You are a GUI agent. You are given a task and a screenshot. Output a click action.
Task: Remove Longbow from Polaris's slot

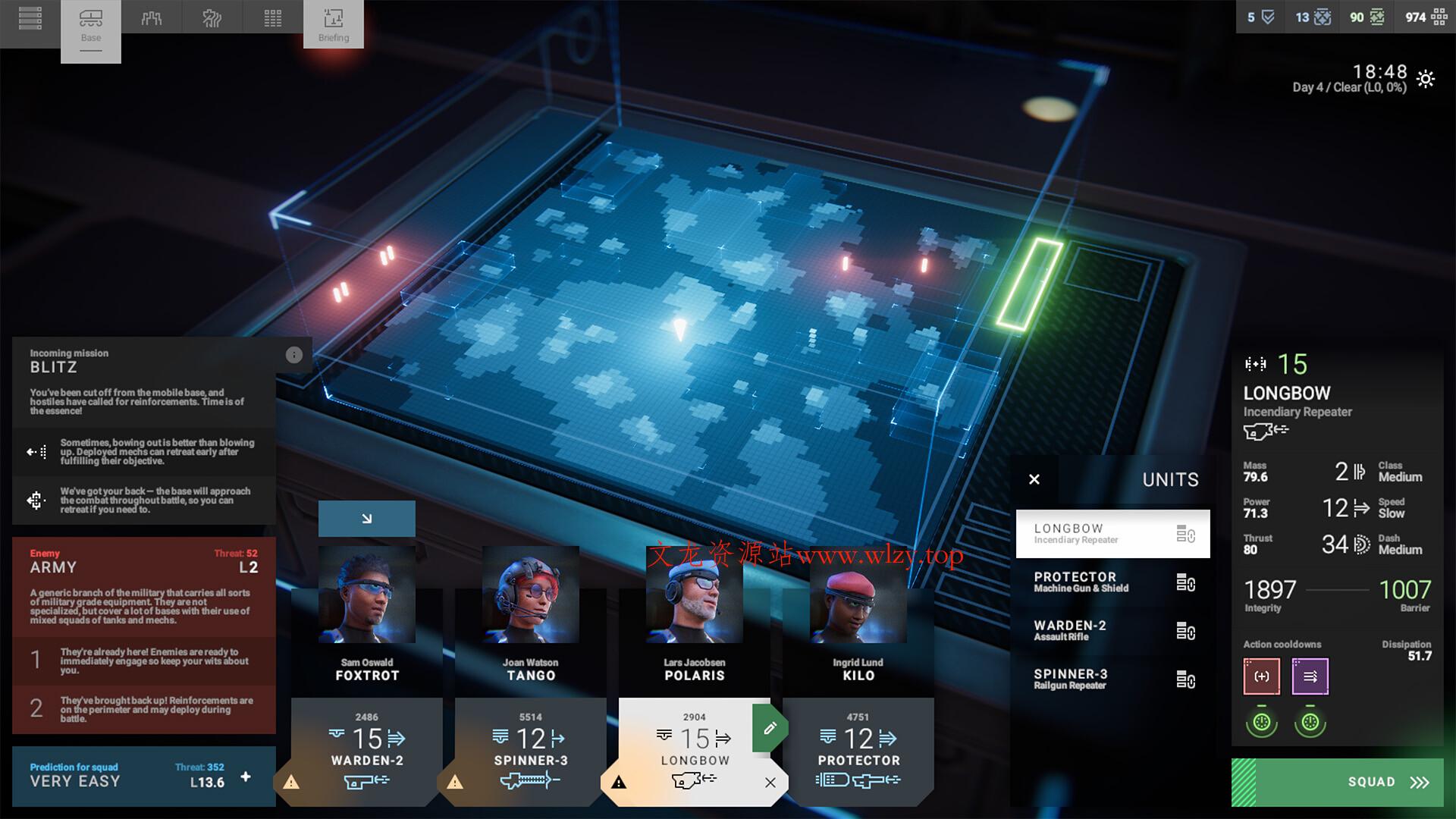[x=770, y=783]
